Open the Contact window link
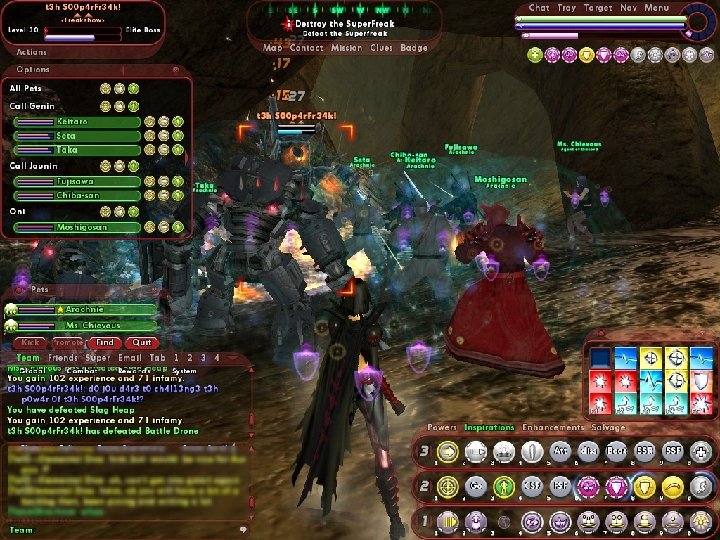Screen dimensions: 720x540 pyautogui.click(x=306, y=47)
